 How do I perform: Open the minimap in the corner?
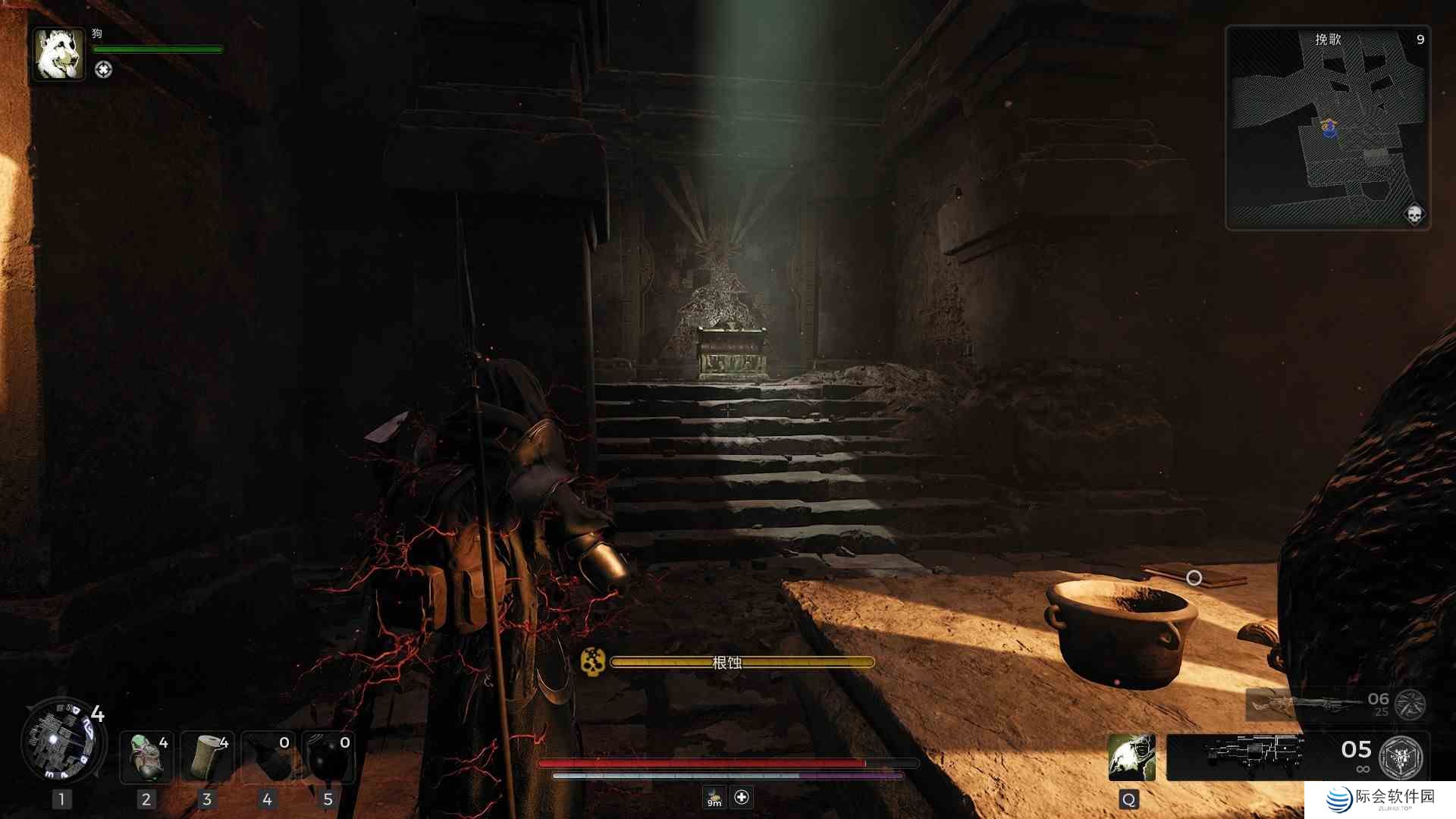pos(1327,127)
